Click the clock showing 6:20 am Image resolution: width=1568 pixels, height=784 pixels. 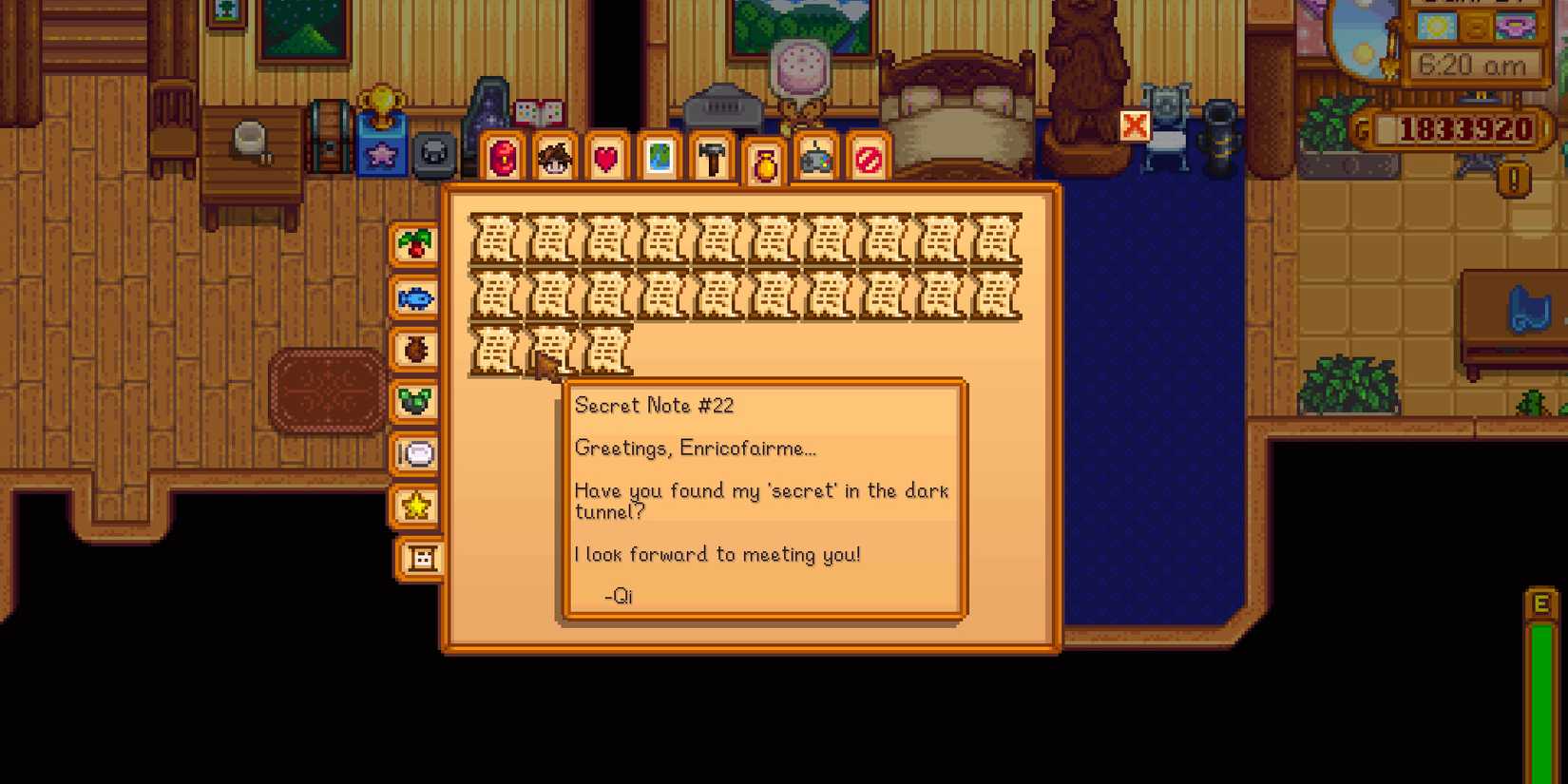click(x=1475, y=65)
